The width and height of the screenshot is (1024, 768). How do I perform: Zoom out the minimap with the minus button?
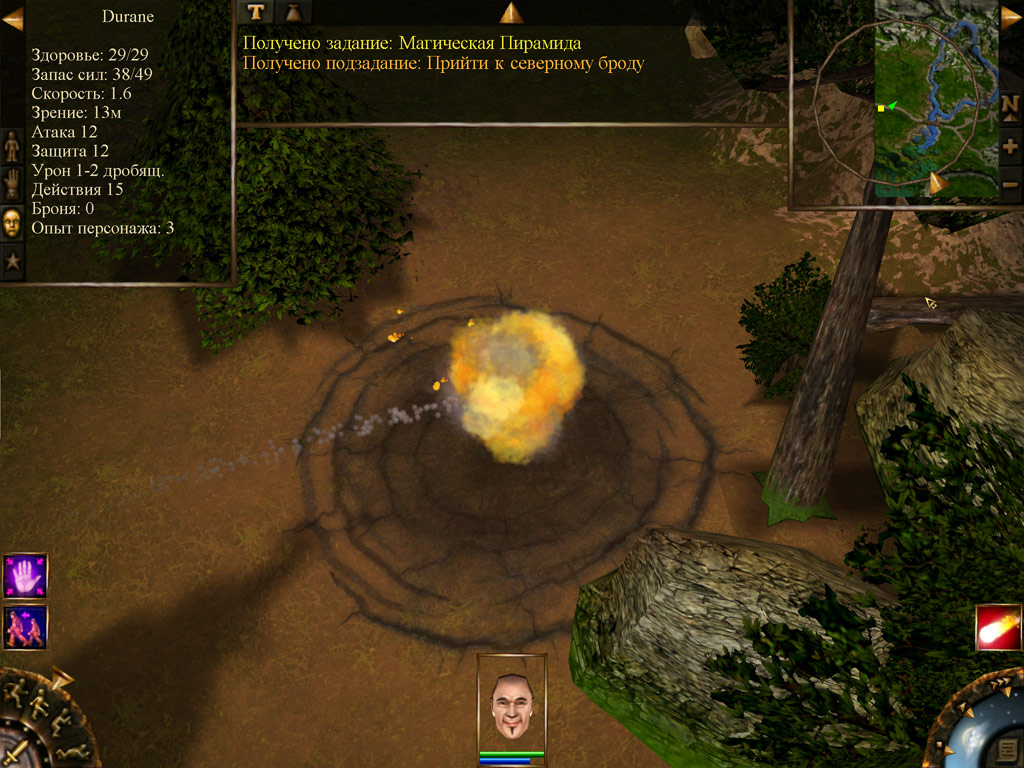coord(1010,185)
